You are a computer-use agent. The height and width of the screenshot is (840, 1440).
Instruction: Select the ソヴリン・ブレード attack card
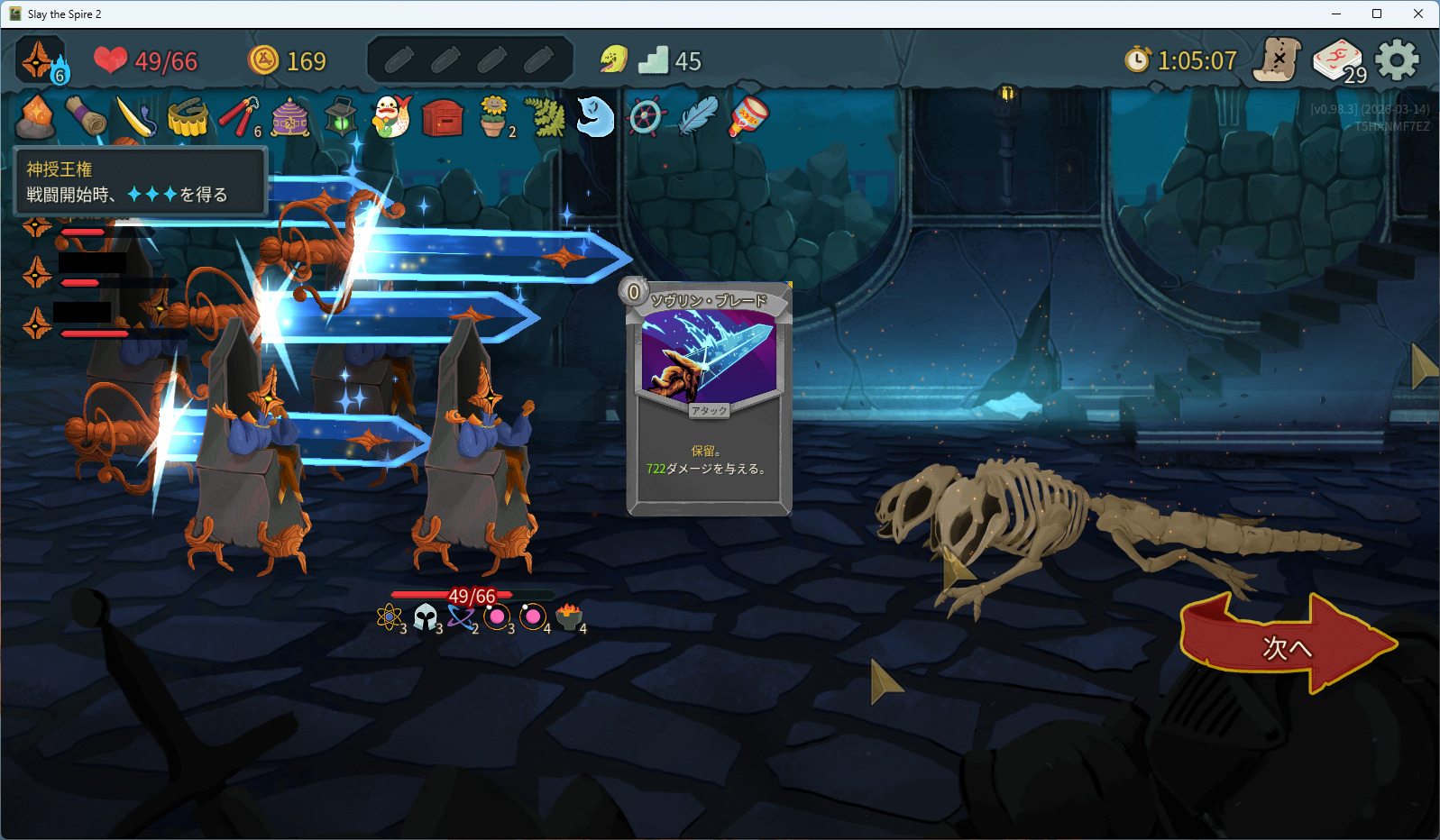(x=709, y=398)
